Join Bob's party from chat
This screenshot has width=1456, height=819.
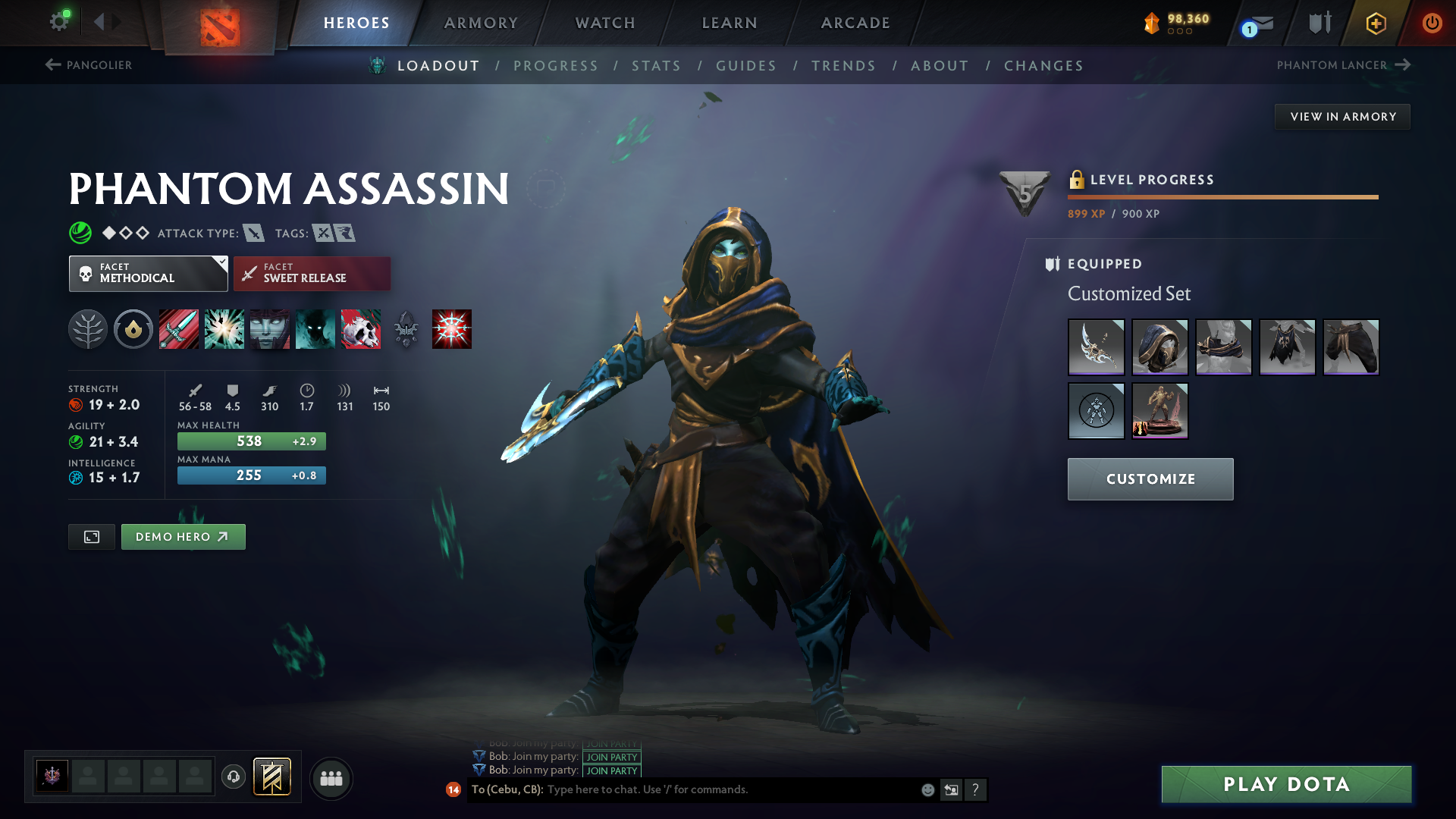pyautogui.click(x=611, y=770)
